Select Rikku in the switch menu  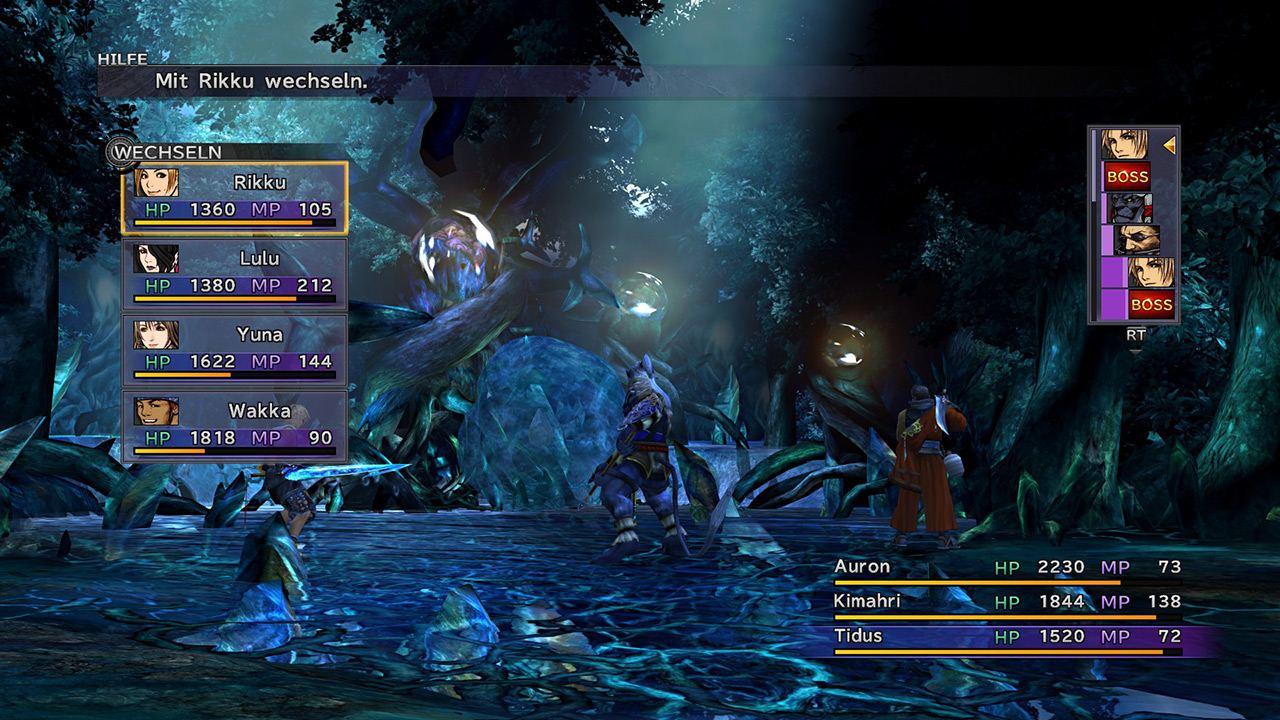235,197
